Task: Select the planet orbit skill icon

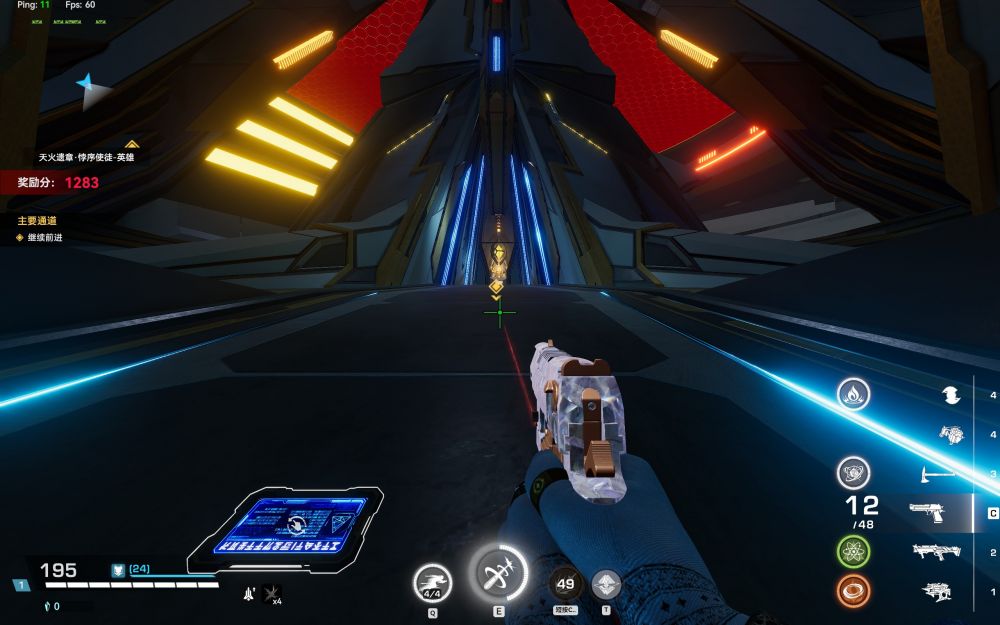Action: (853, 472)
